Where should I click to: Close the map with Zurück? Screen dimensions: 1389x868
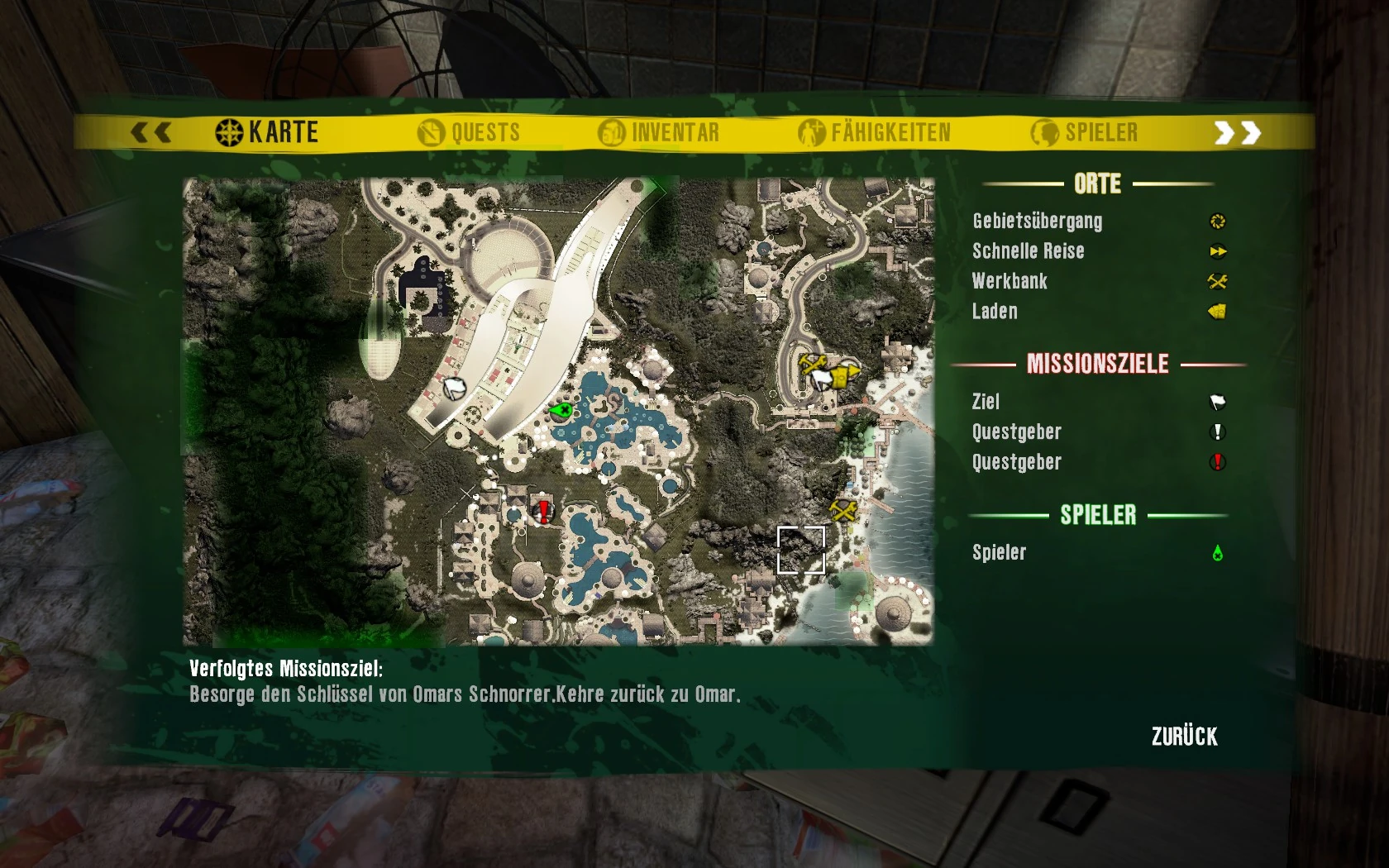(x=1184, y=737)
